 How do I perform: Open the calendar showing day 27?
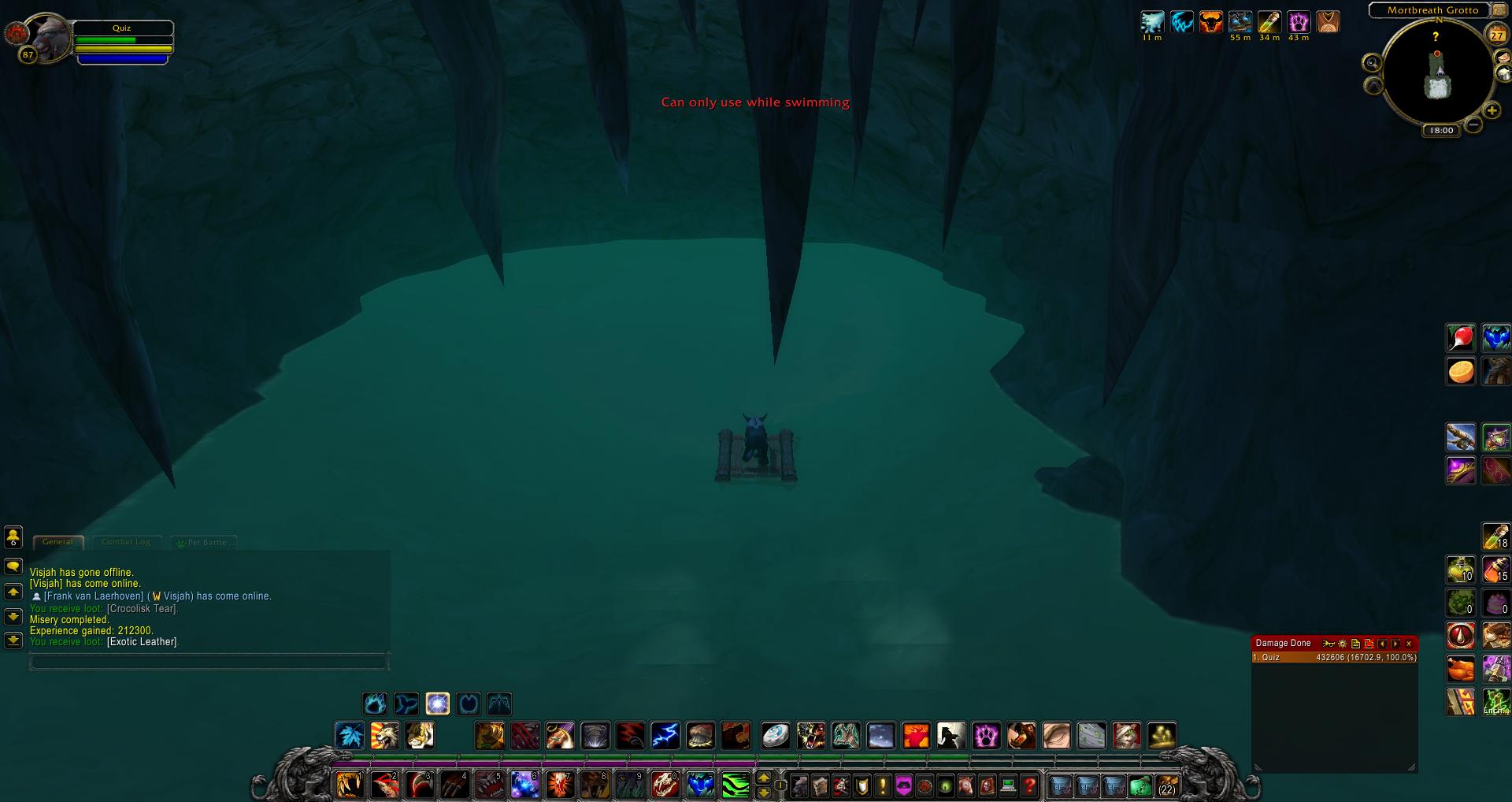coord(1496,35)
